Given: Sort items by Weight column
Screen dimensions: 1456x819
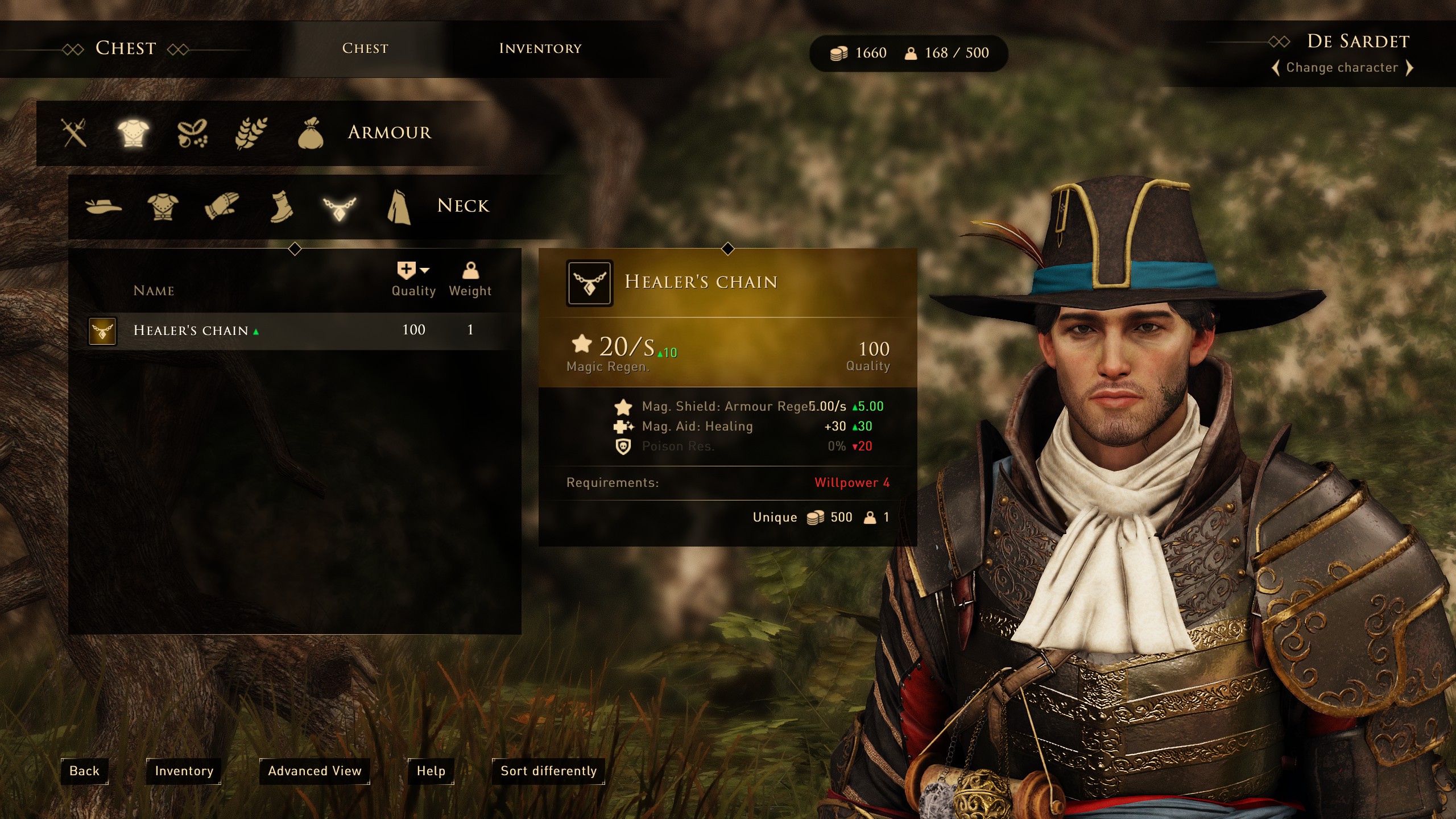Looking at the screenshot, I should click(x=470, y=280).
